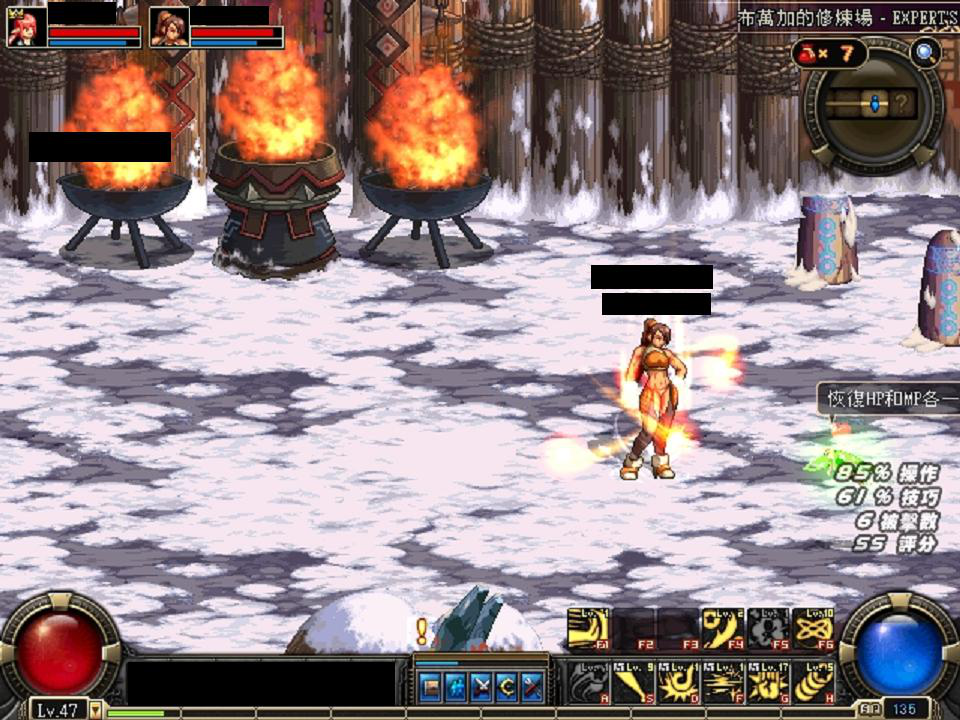Screen dimensions: 960x720
Task: Activate the diagonal beam skill on S
Action: click(633, 681)
